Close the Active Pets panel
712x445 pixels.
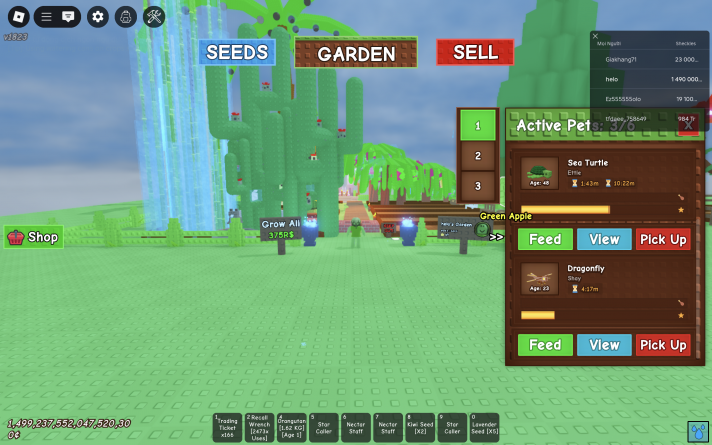pos(687,125)
